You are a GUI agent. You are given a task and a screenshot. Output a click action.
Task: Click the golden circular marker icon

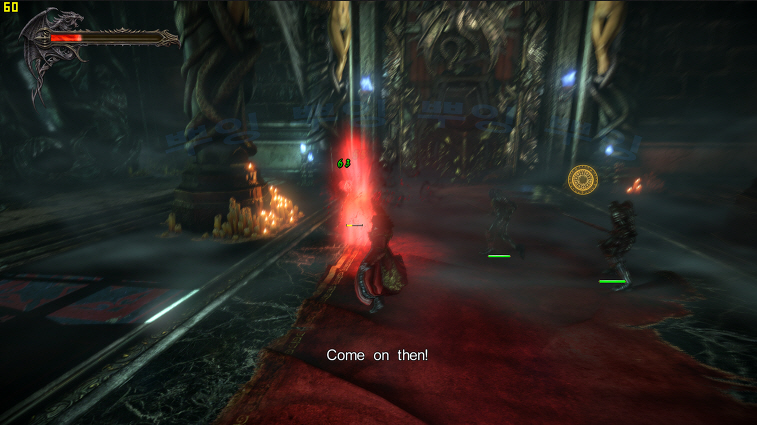point(582,180)
